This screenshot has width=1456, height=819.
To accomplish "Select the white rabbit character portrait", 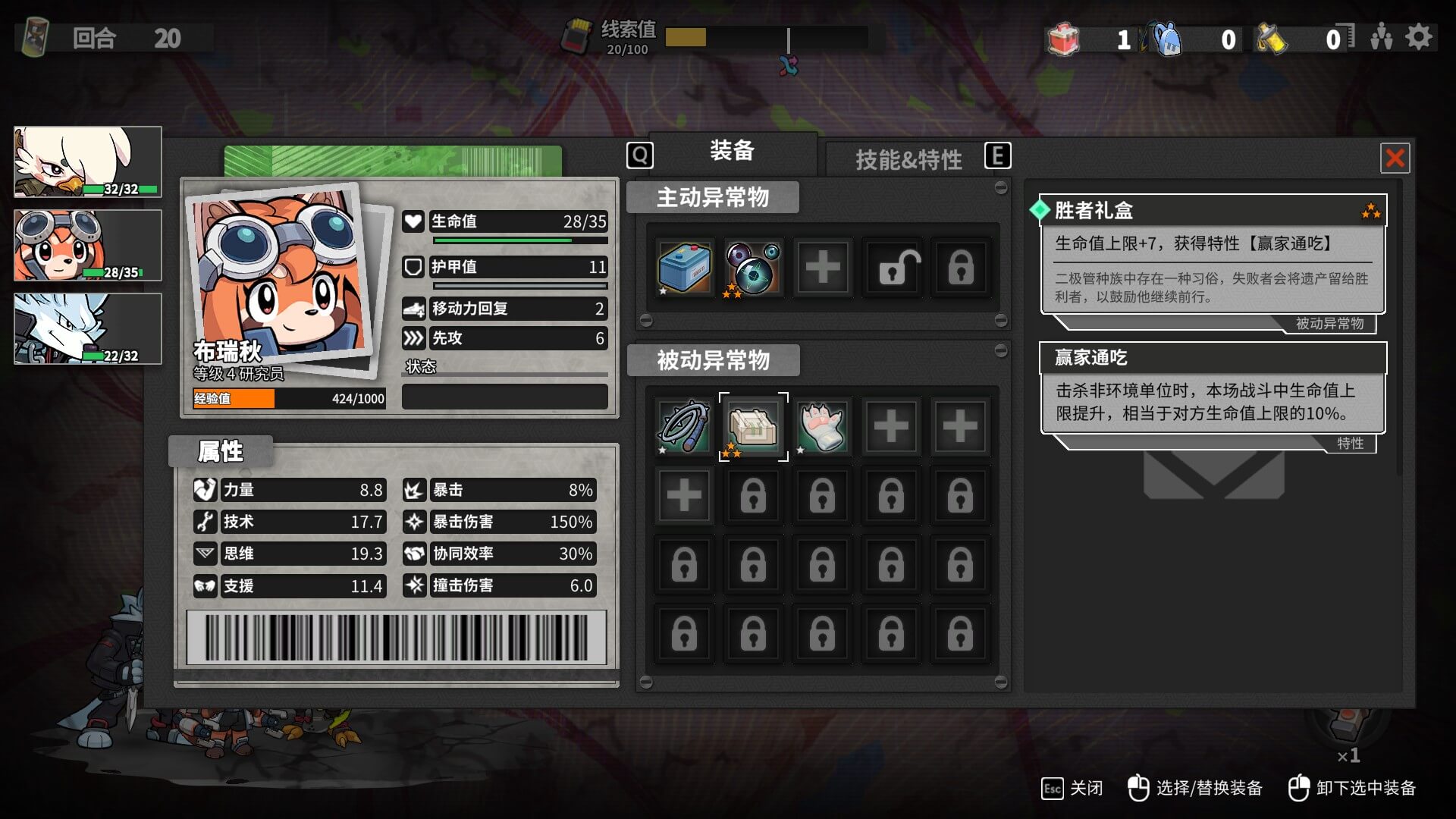I will coord(88,162).
